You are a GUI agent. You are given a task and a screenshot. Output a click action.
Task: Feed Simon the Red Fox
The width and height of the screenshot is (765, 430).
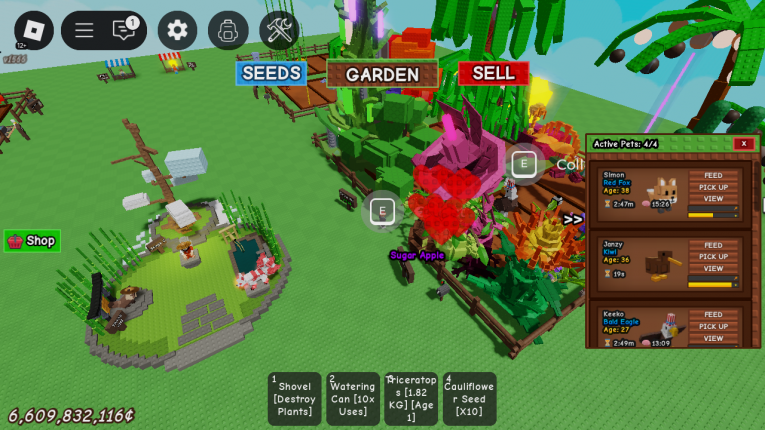coord(713,176)
